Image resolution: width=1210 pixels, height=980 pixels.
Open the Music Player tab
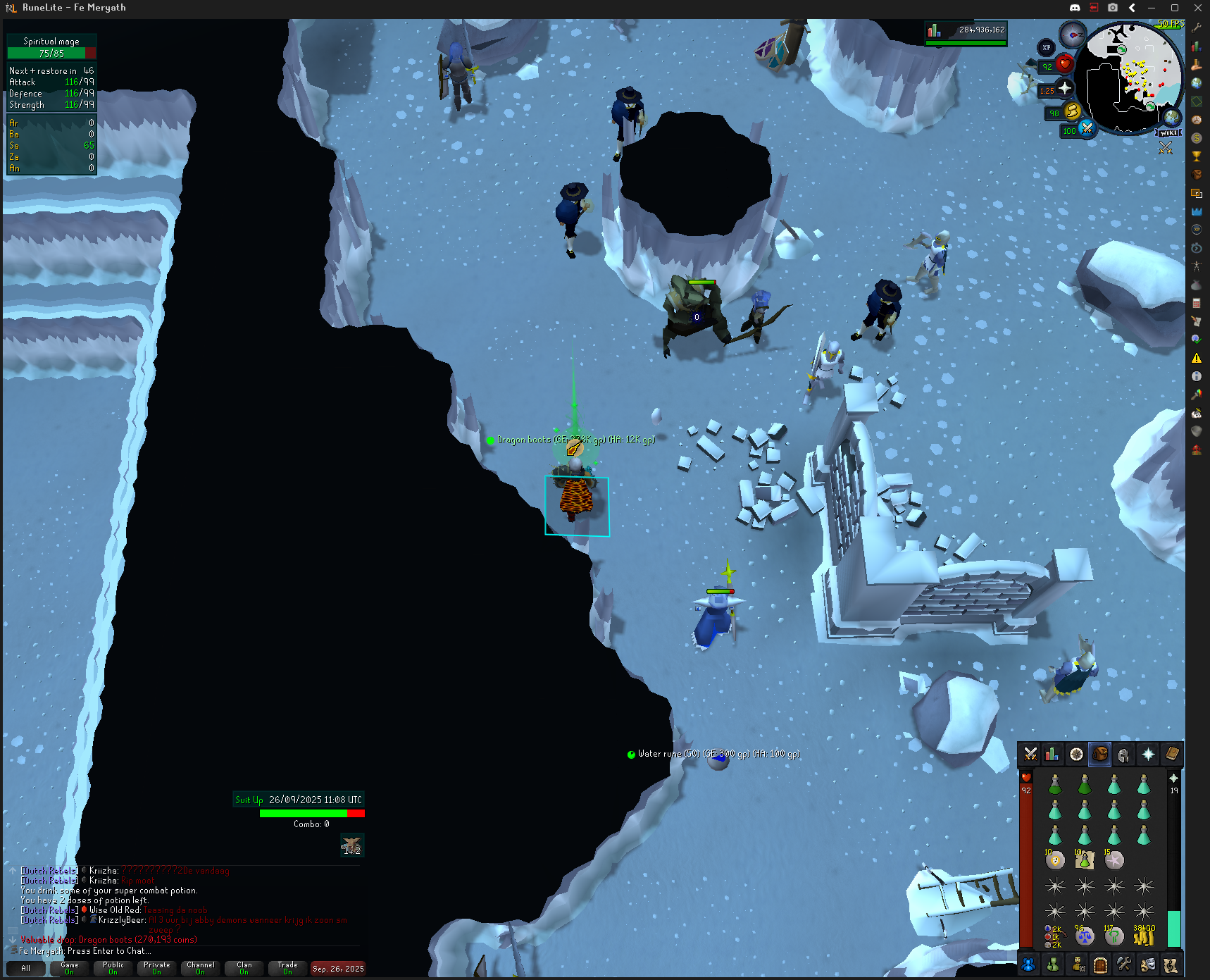click(1171, 965)
